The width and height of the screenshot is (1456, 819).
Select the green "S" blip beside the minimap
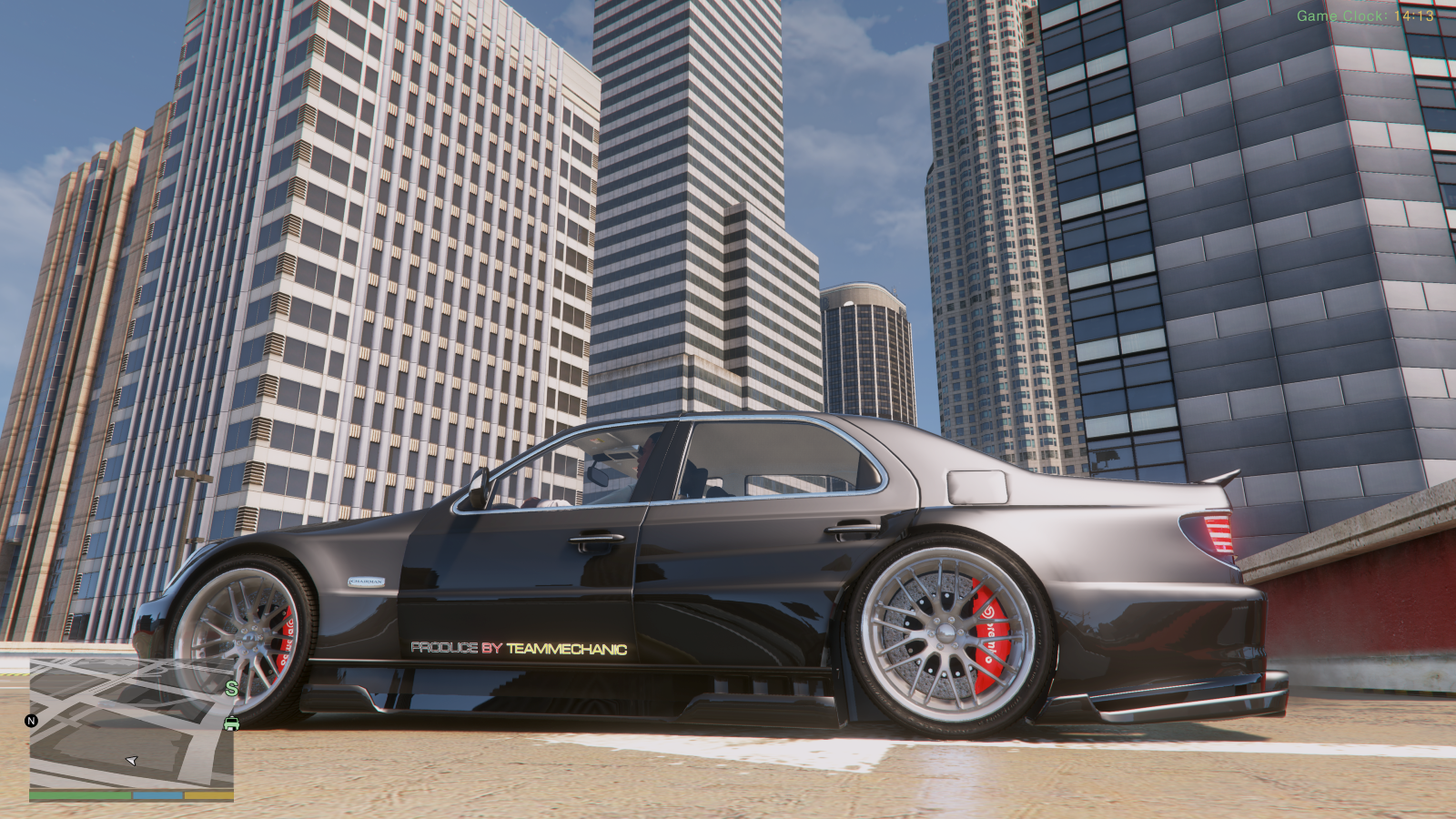(x=231, y=688)
